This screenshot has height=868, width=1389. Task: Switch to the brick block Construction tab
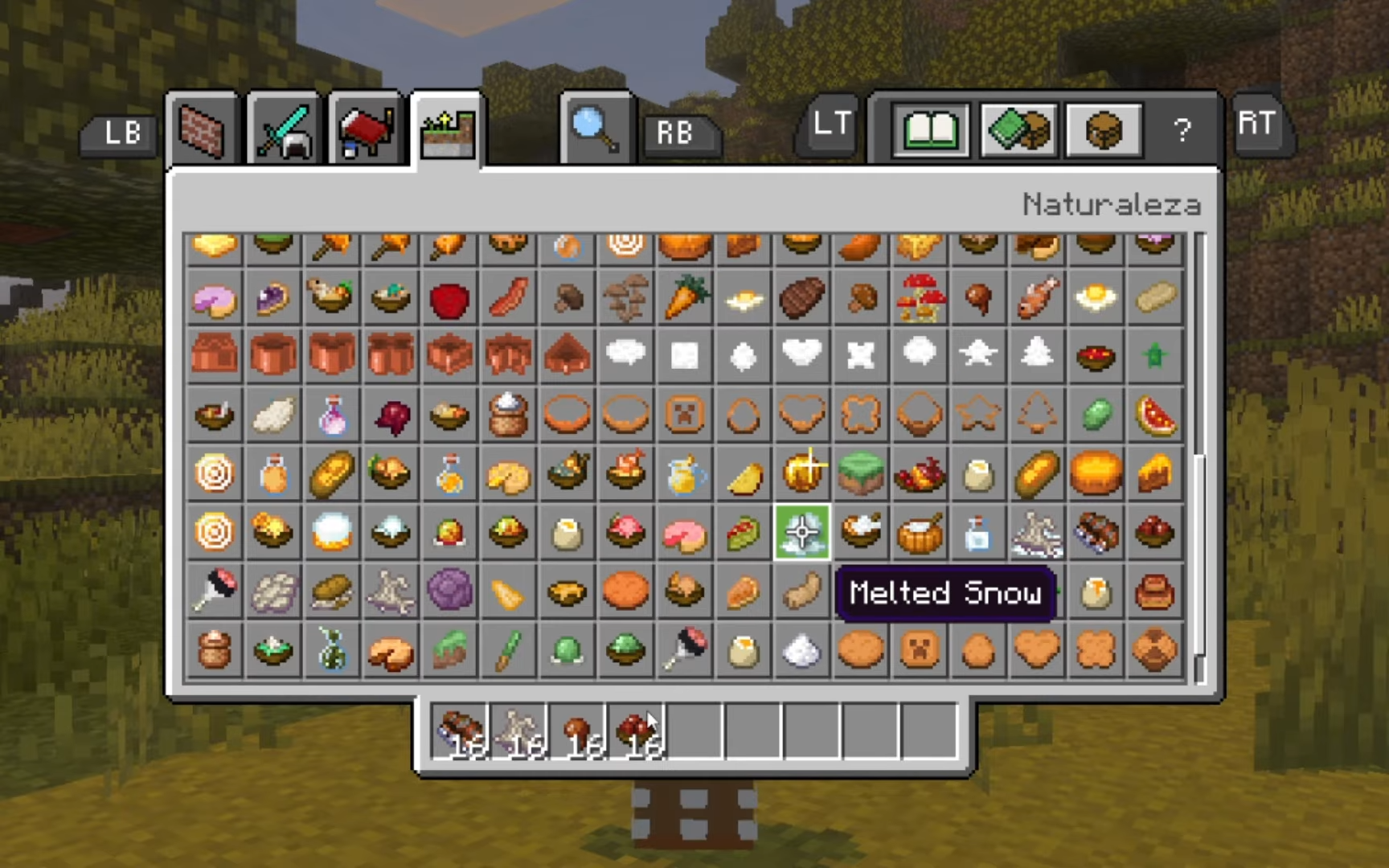[x=201, y=131]
